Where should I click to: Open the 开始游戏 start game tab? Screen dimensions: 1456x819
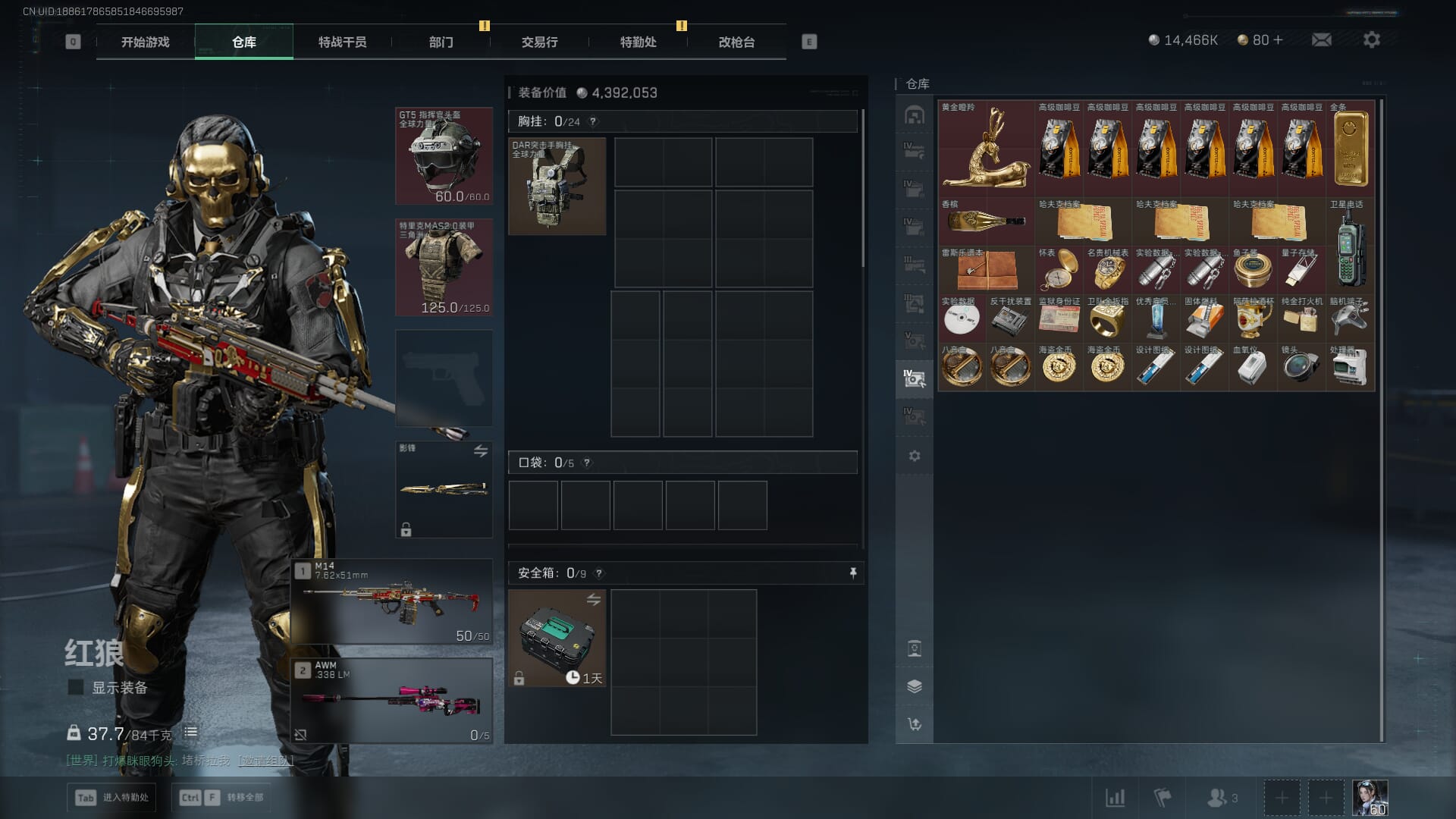click(x=145, y=42)
